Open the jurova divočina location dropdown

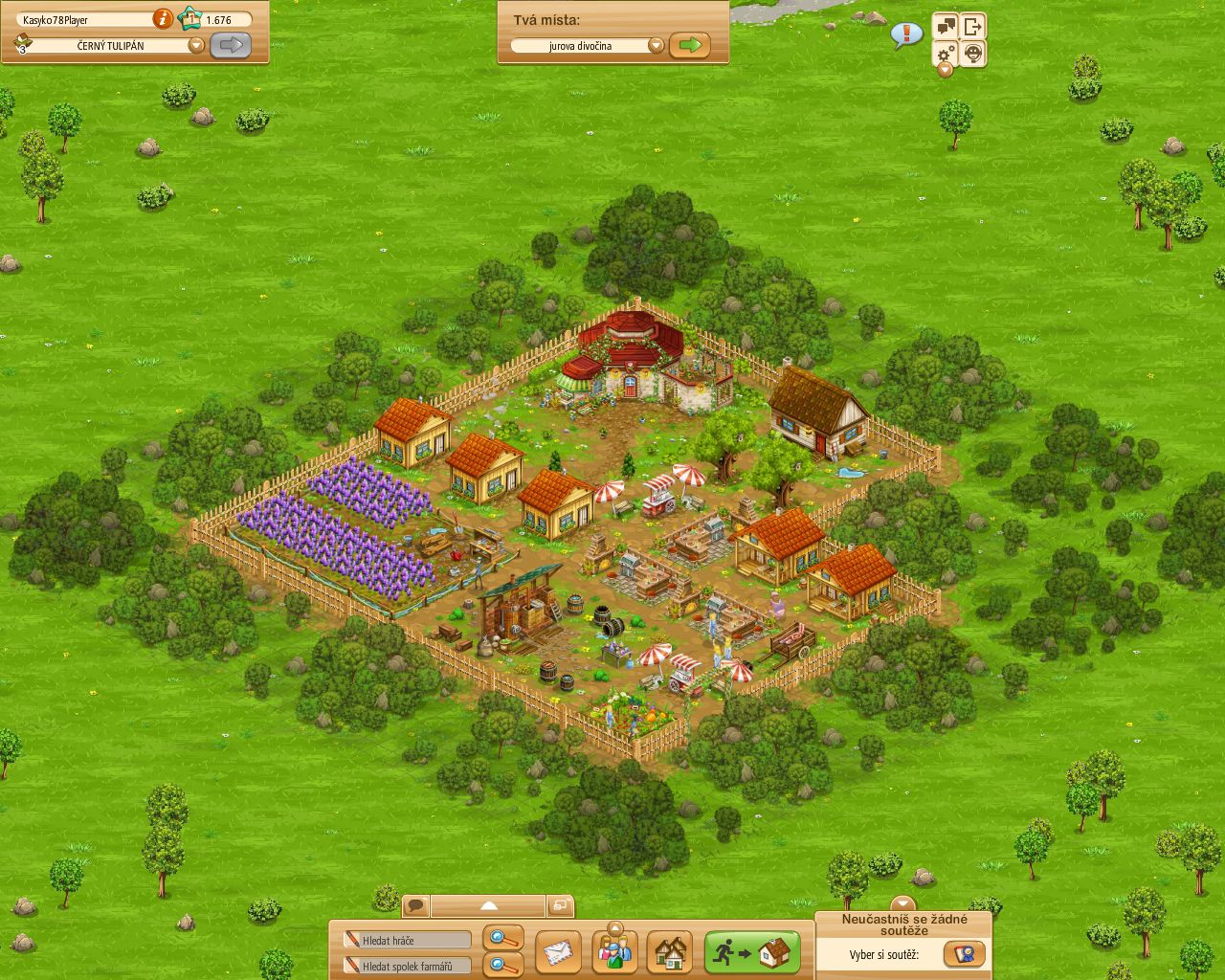657,45
